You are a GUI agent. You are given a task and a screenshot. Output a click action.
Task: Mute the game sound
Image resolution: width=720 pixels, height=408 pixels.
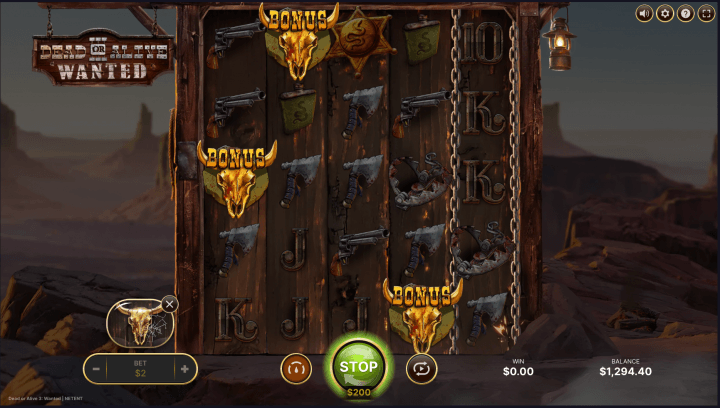click(644, 14)
